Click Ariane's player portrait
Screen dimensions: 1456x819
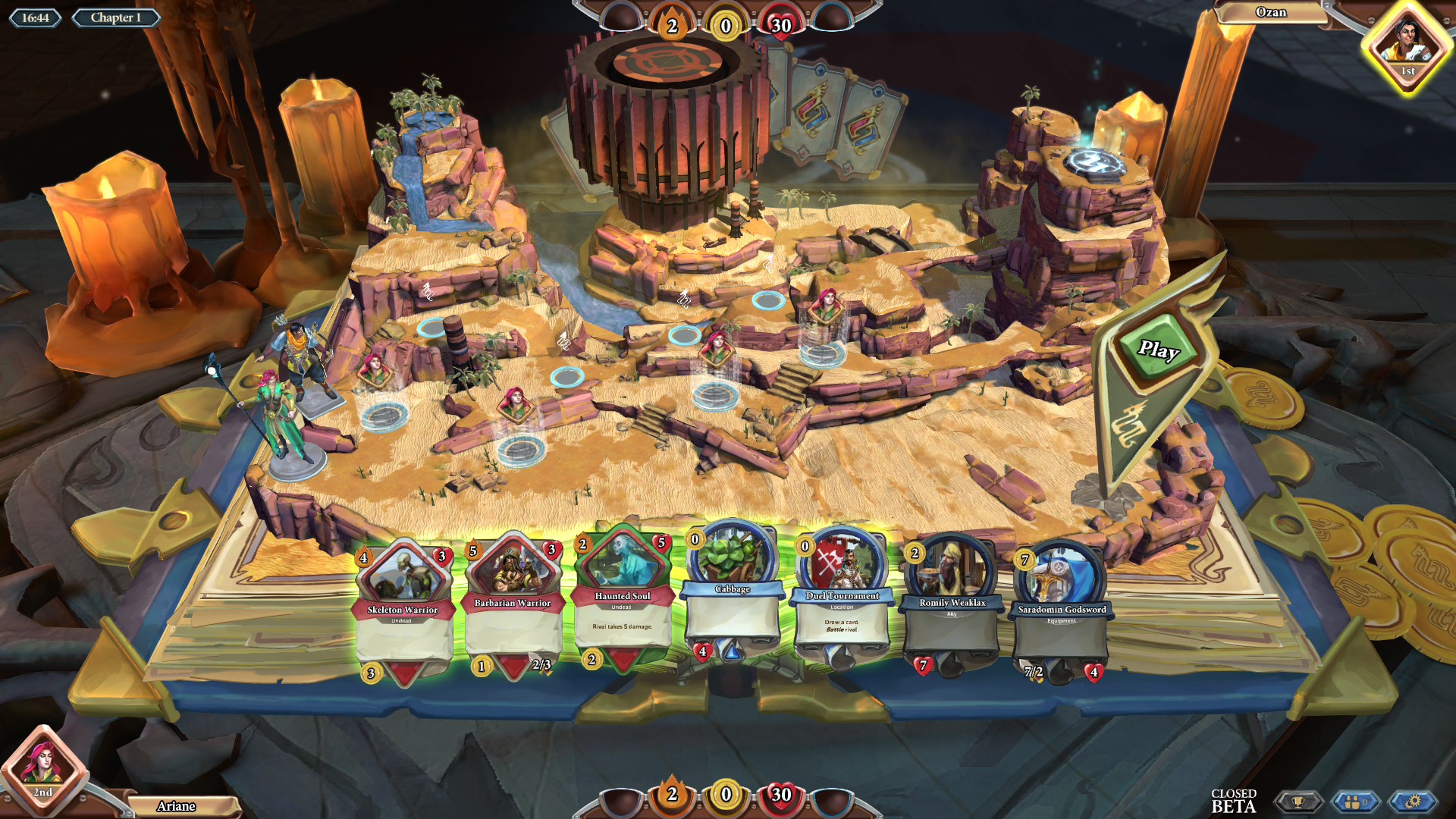pos(42,766)
